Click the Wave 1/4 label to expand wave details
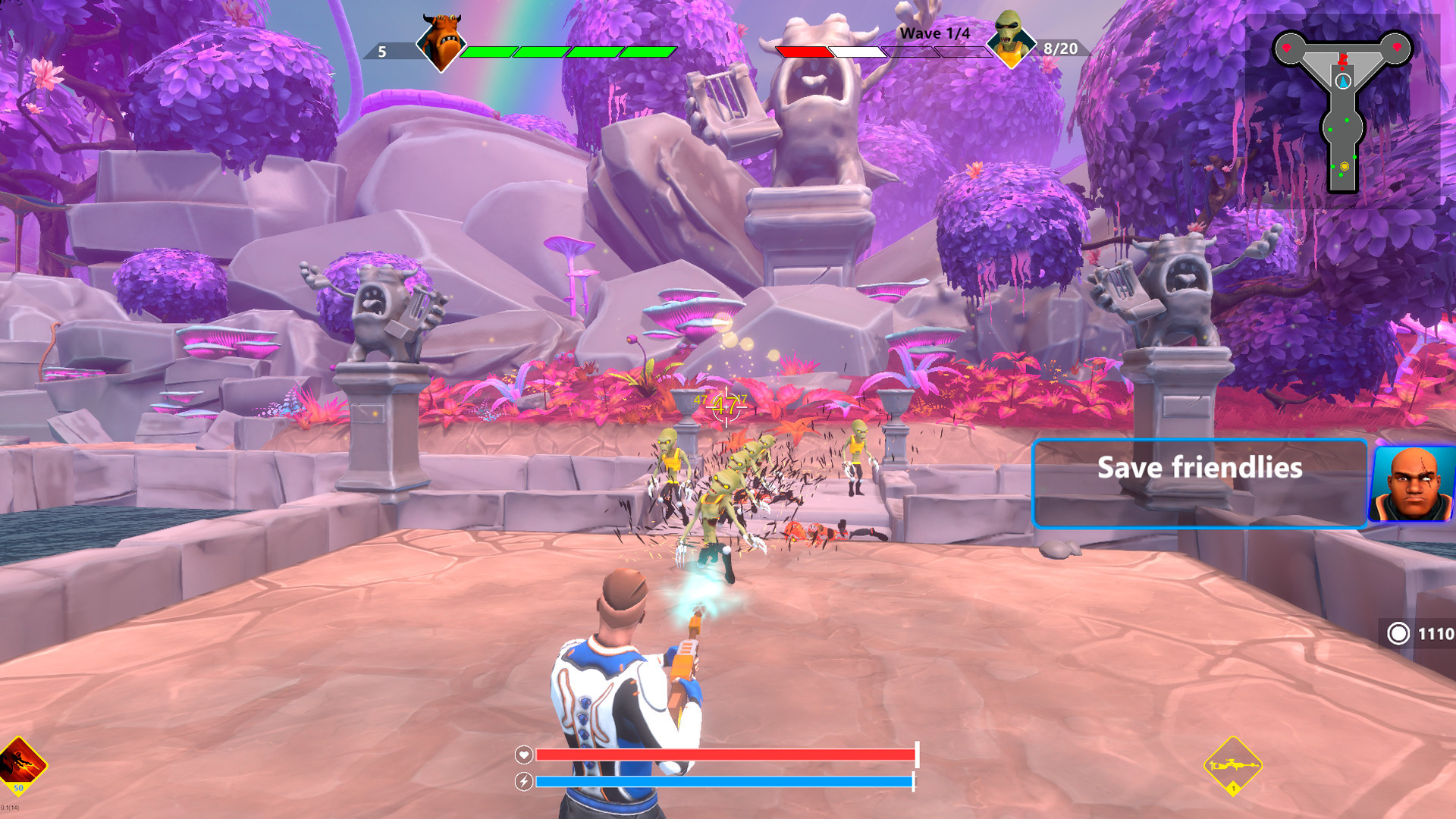This screenshot has width=1456, height=819. (x=934, y=33)
